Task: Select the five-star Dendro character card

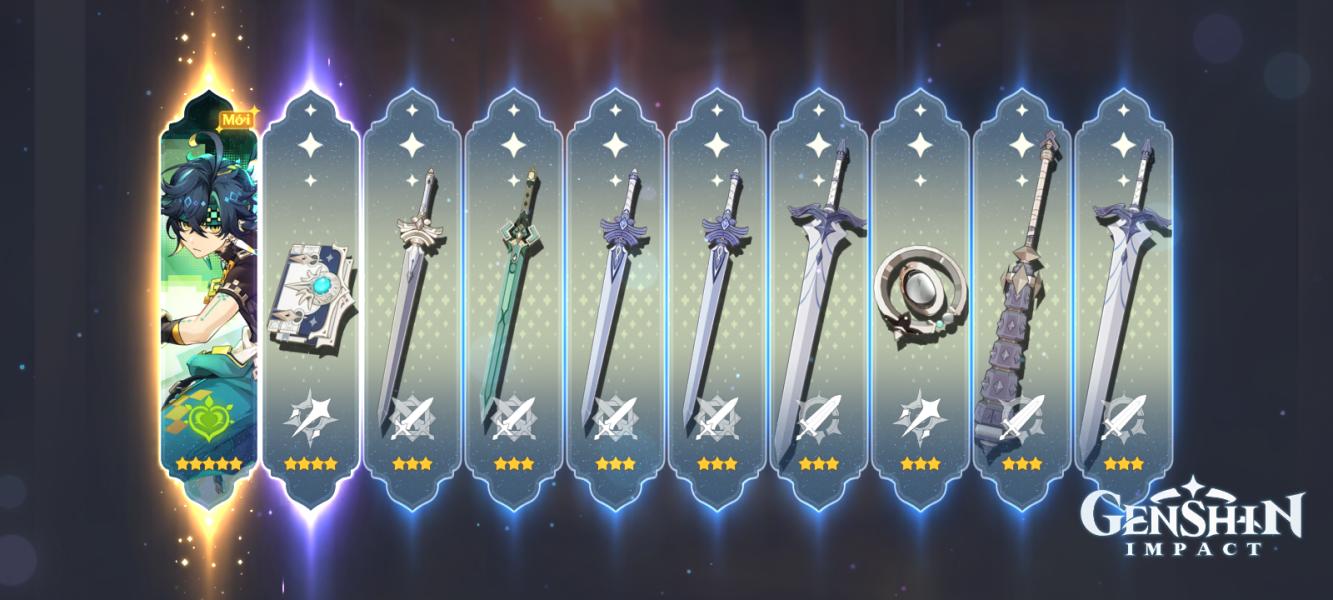Action: click(209, 300)
